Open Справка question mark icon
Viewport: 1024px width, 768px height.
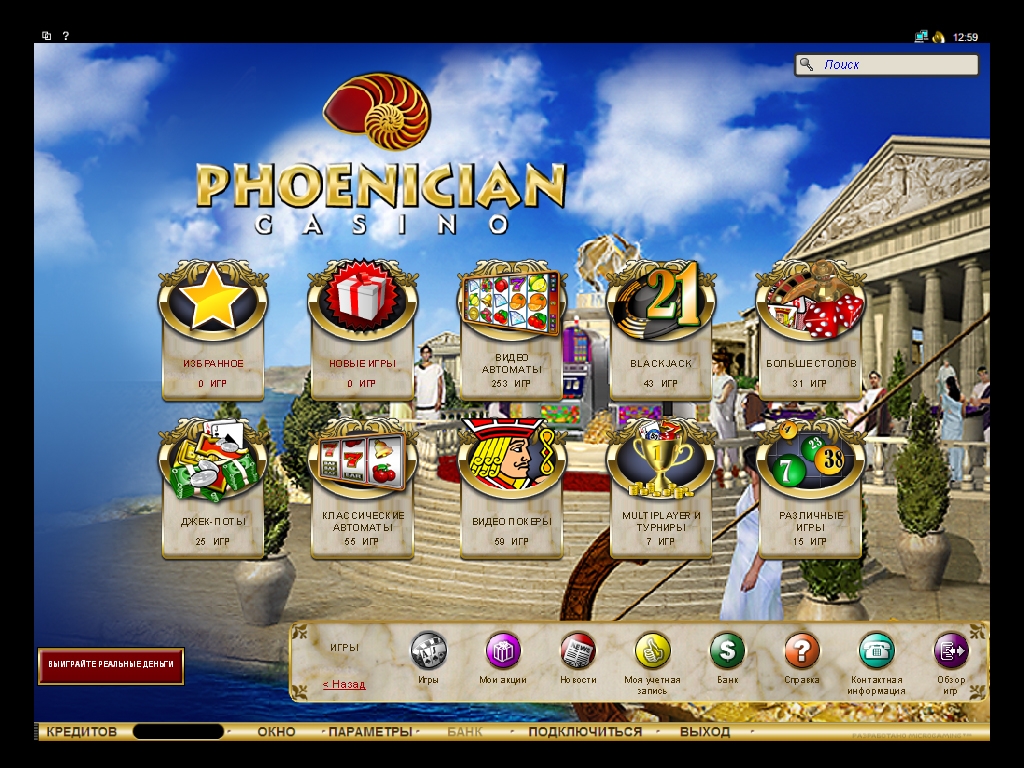click(x=801, y=651)
